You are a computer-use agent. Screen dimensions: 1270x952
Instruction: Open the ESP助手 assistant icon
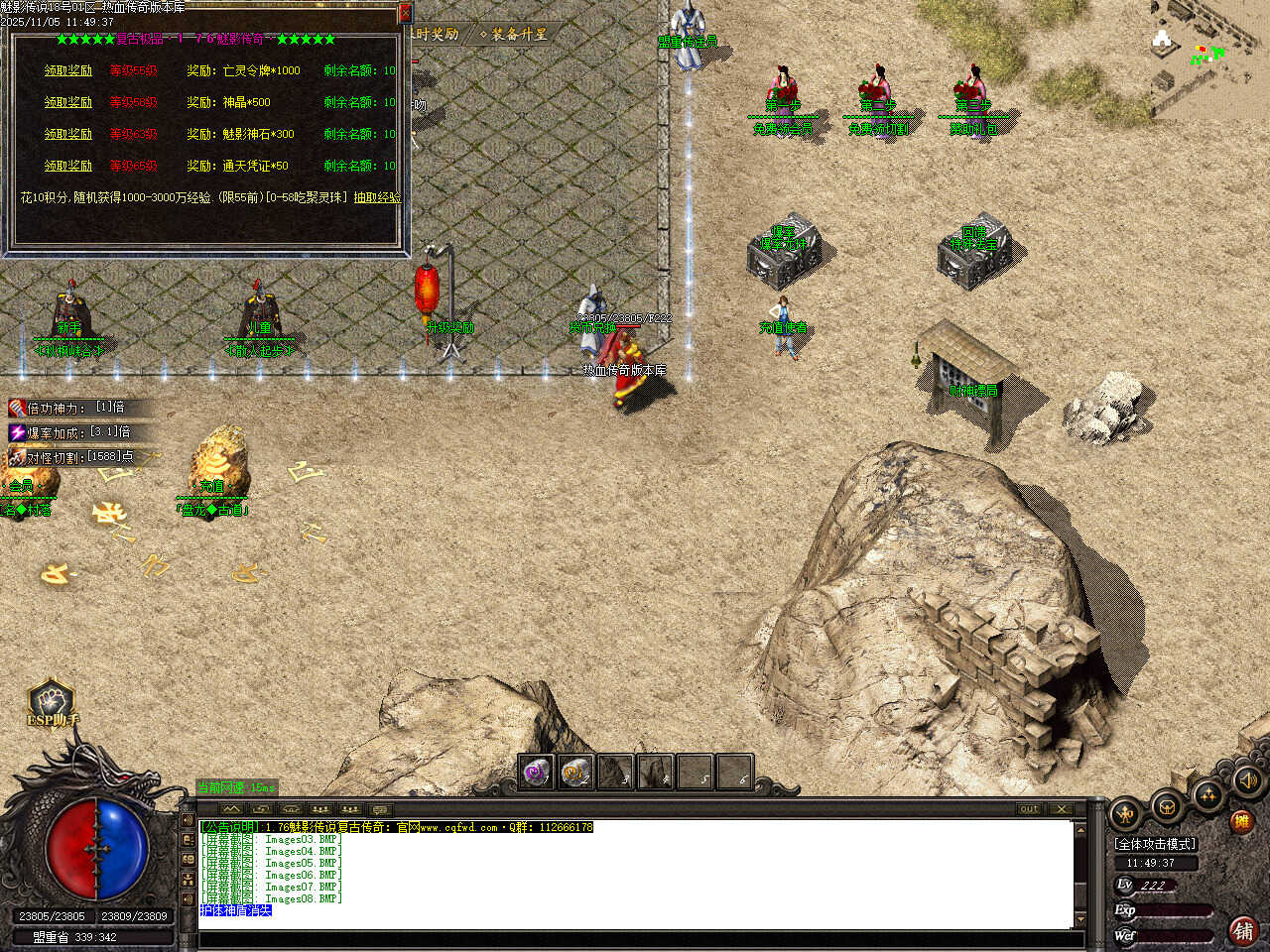52,703
